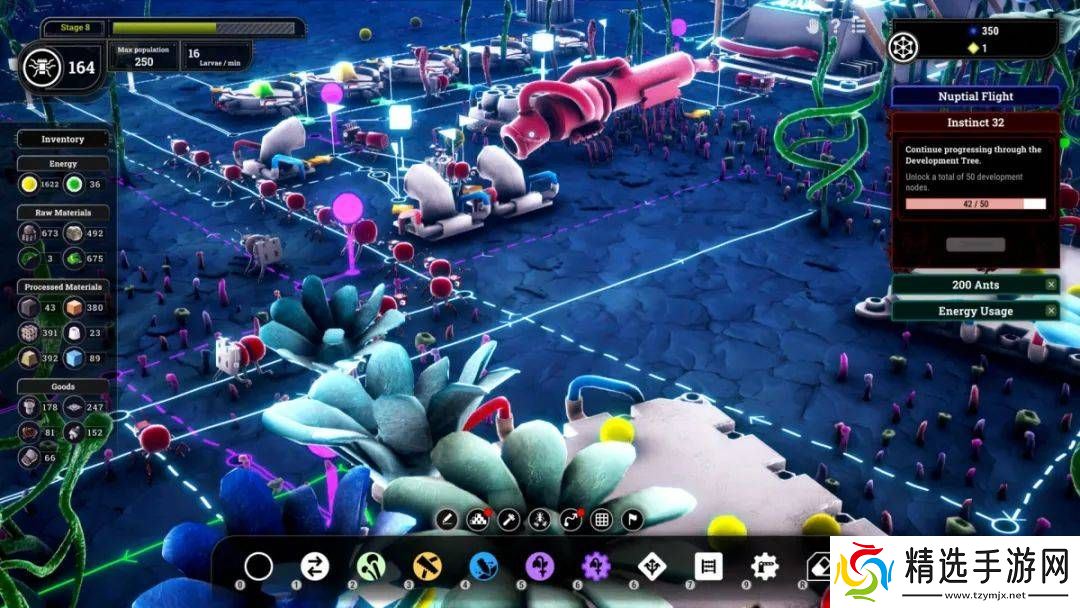Choose the swap arrows tool
The width and height of the screenshot is (1080, 608).
314,567
